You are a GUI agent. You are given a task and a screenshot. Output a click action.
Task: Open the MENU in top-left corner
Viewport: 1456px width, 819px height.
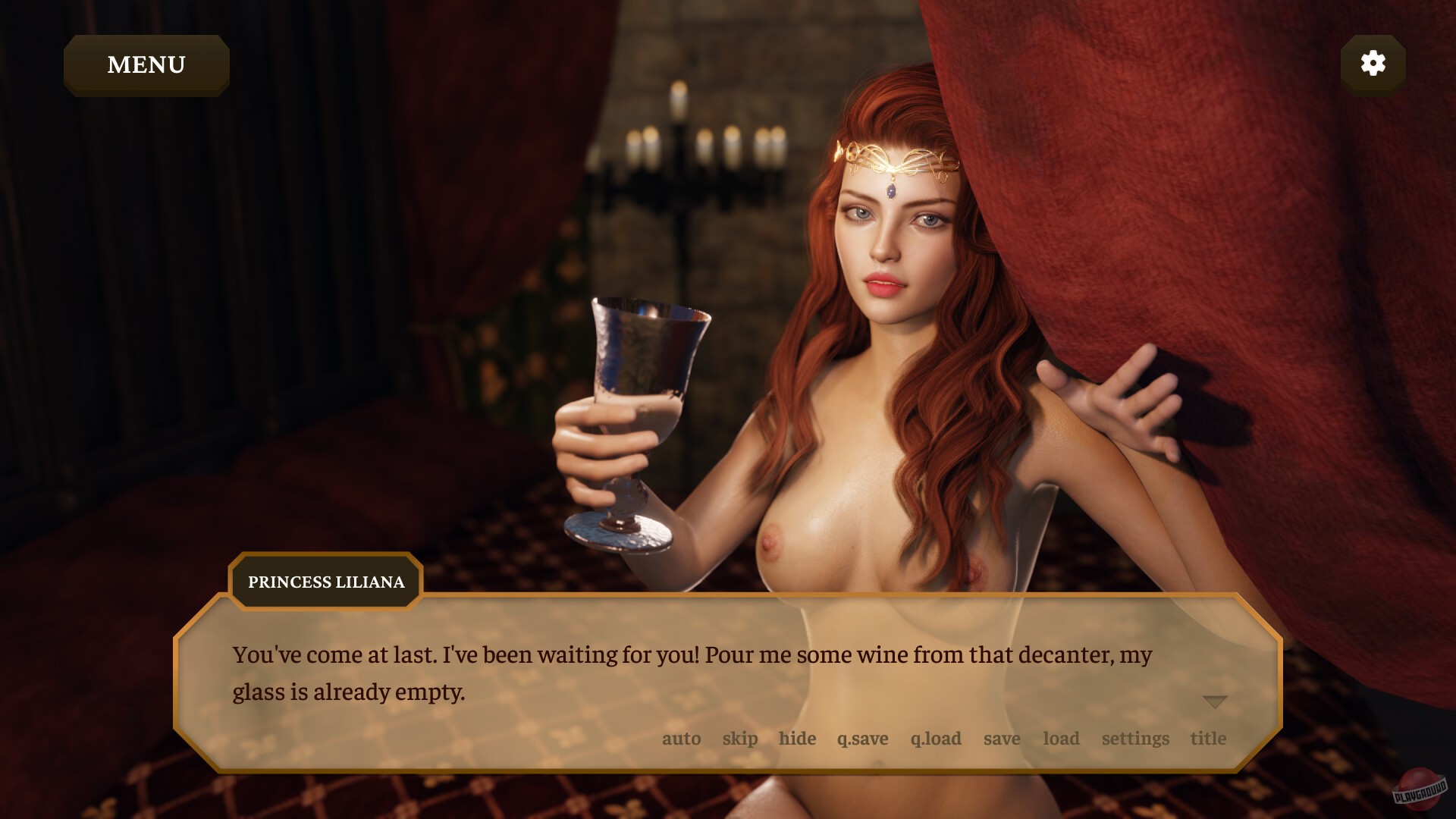click(146, 64)
